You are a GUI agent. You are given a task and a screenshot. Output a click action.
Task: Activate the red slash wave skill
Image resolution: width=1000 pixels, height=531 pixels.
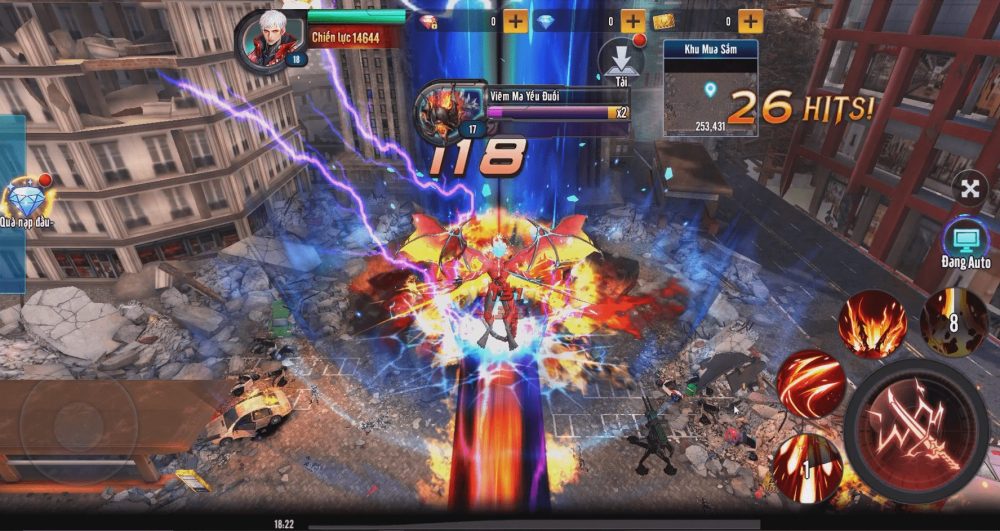point(810,383)
